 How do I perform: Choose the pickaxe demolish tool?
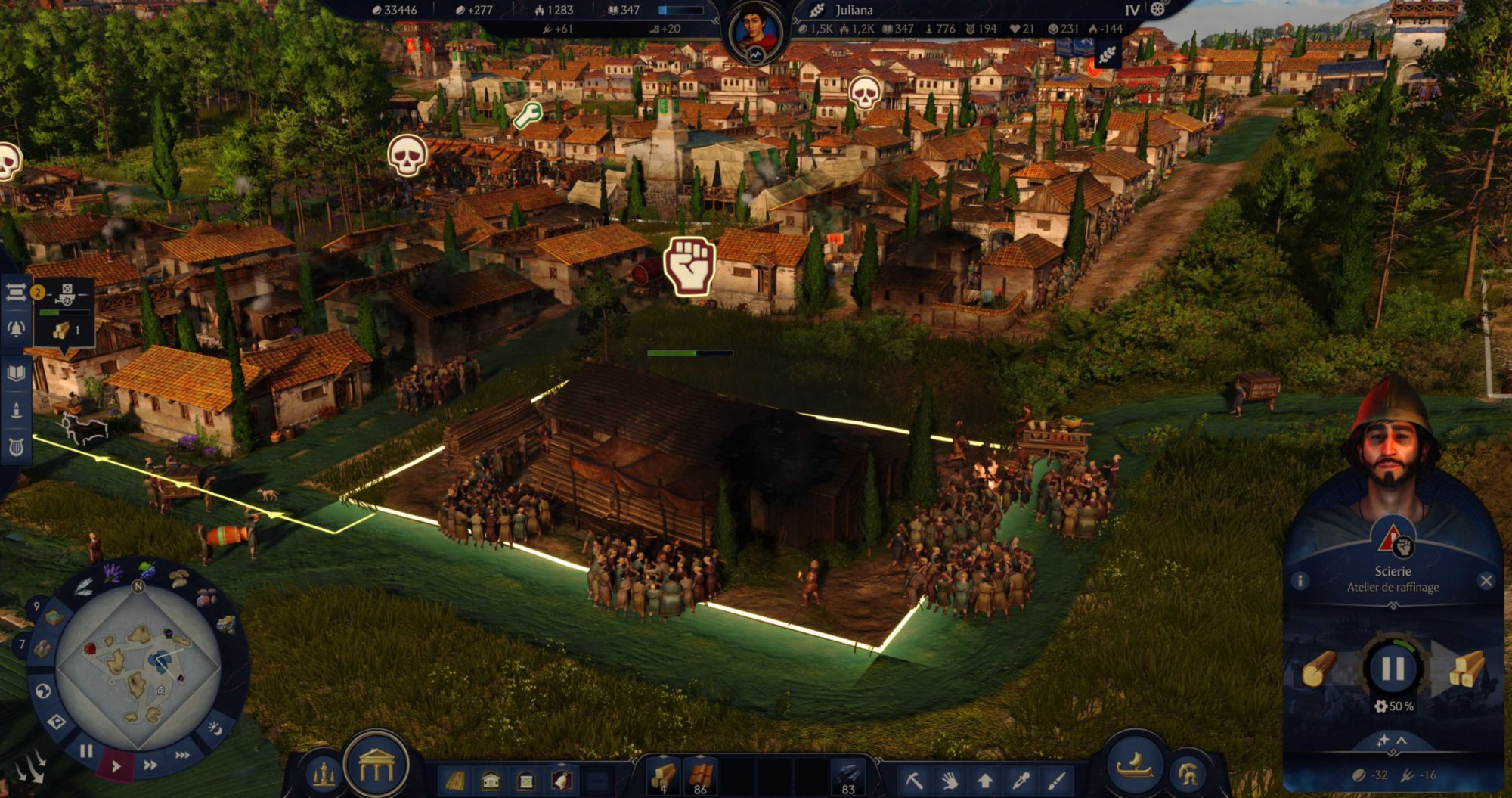point(915,780)
